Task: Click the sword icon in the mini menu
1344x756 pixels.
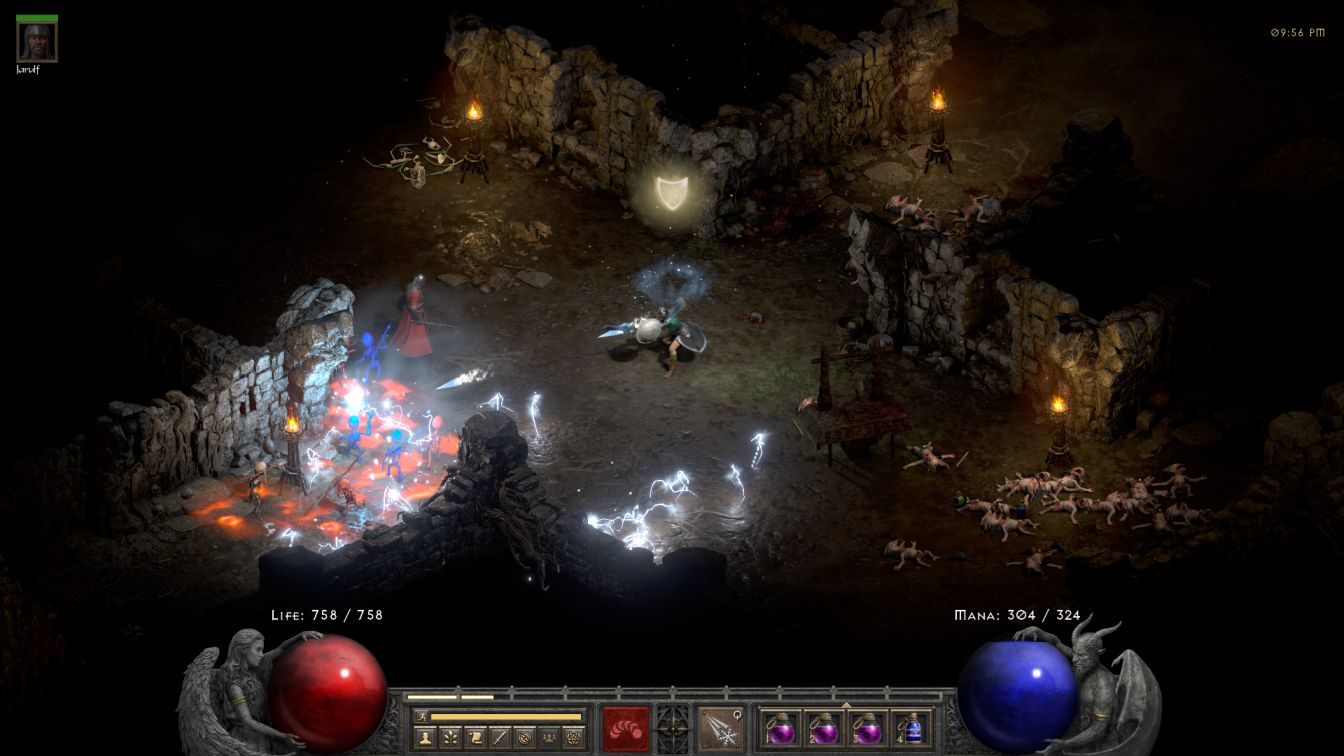Action: click(500, 738)
